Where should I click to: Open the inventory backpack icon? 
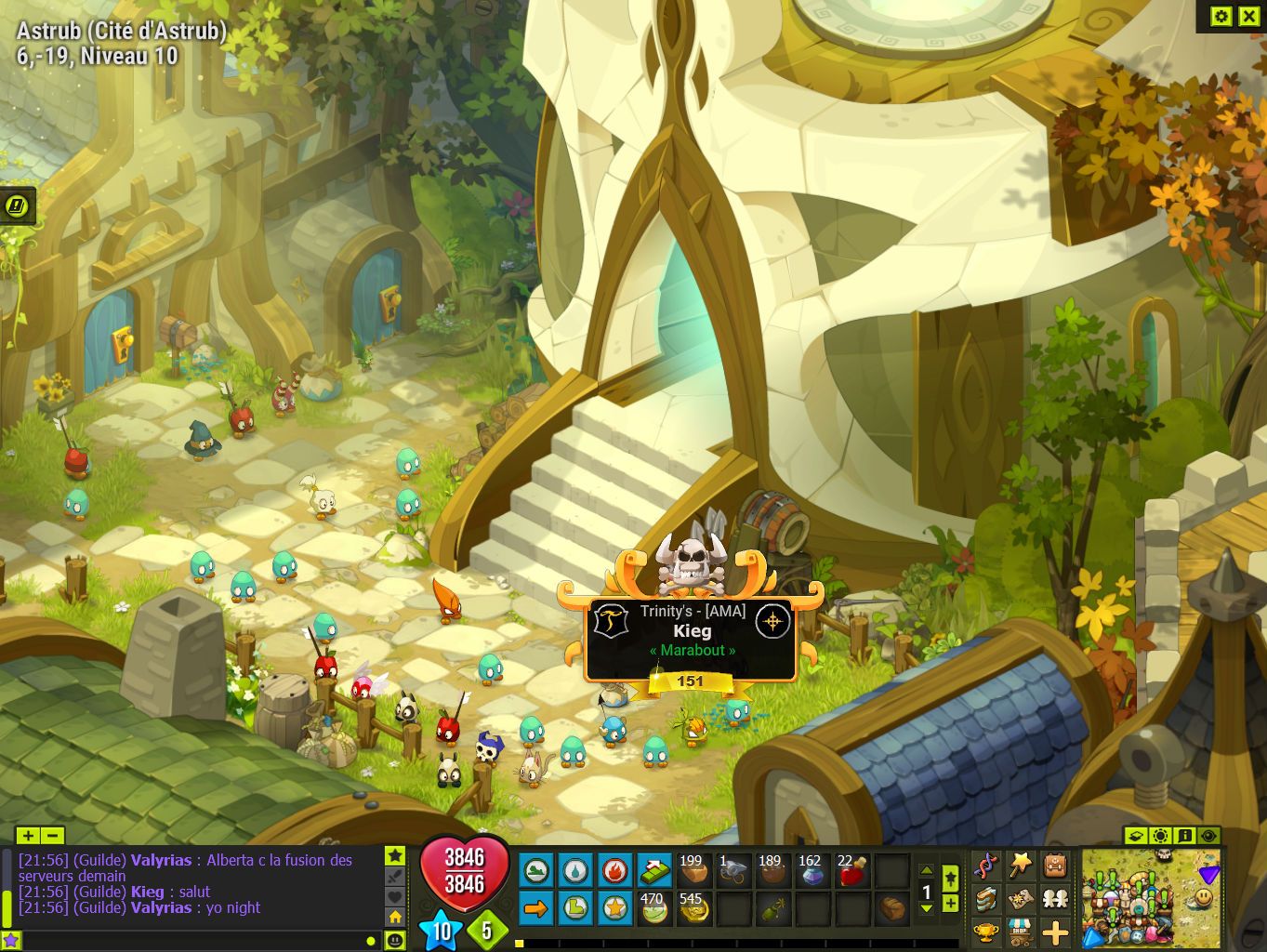click(x=1055, y=864)
